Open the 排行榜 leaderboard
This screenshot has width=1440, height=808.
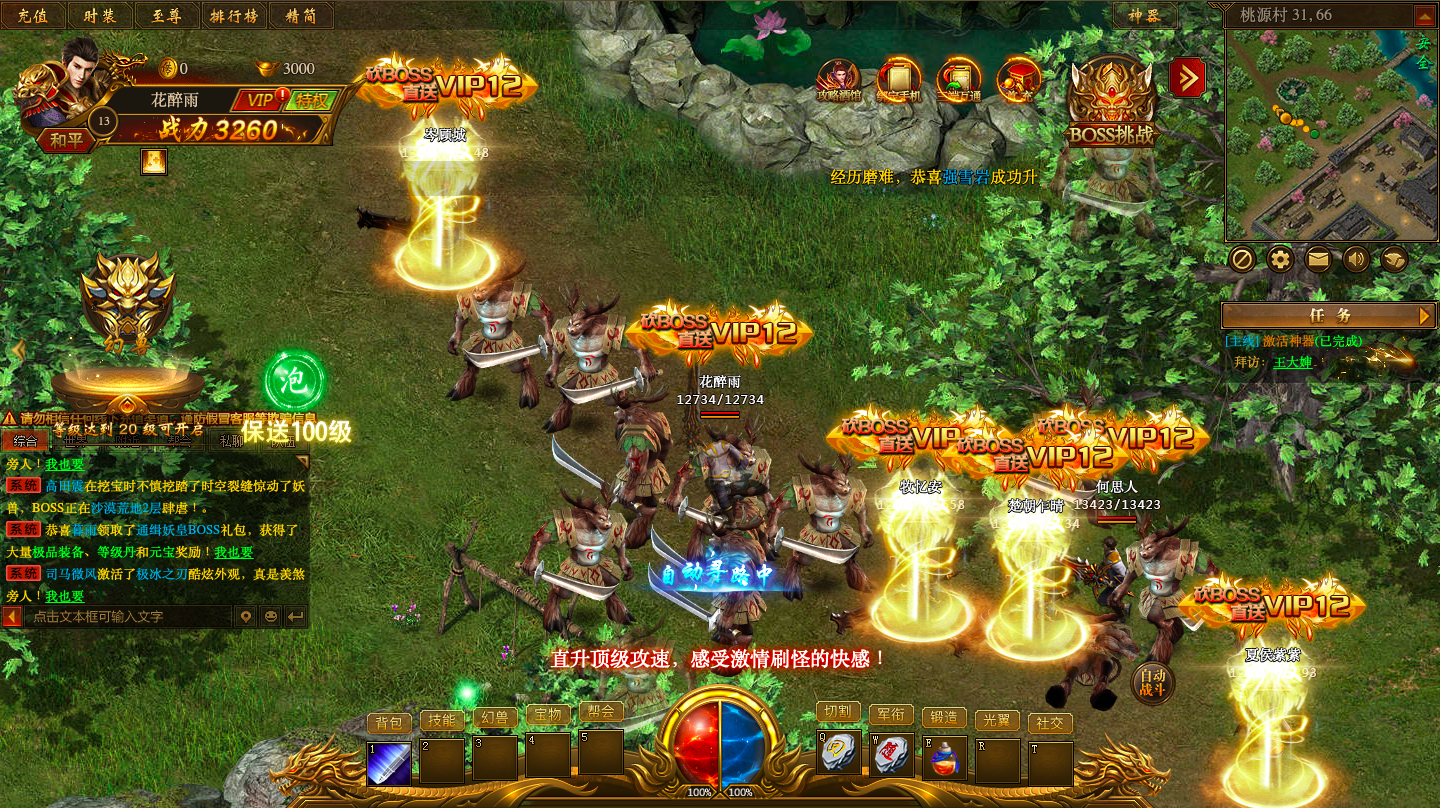pyautogui.click(x=233, y=15)
